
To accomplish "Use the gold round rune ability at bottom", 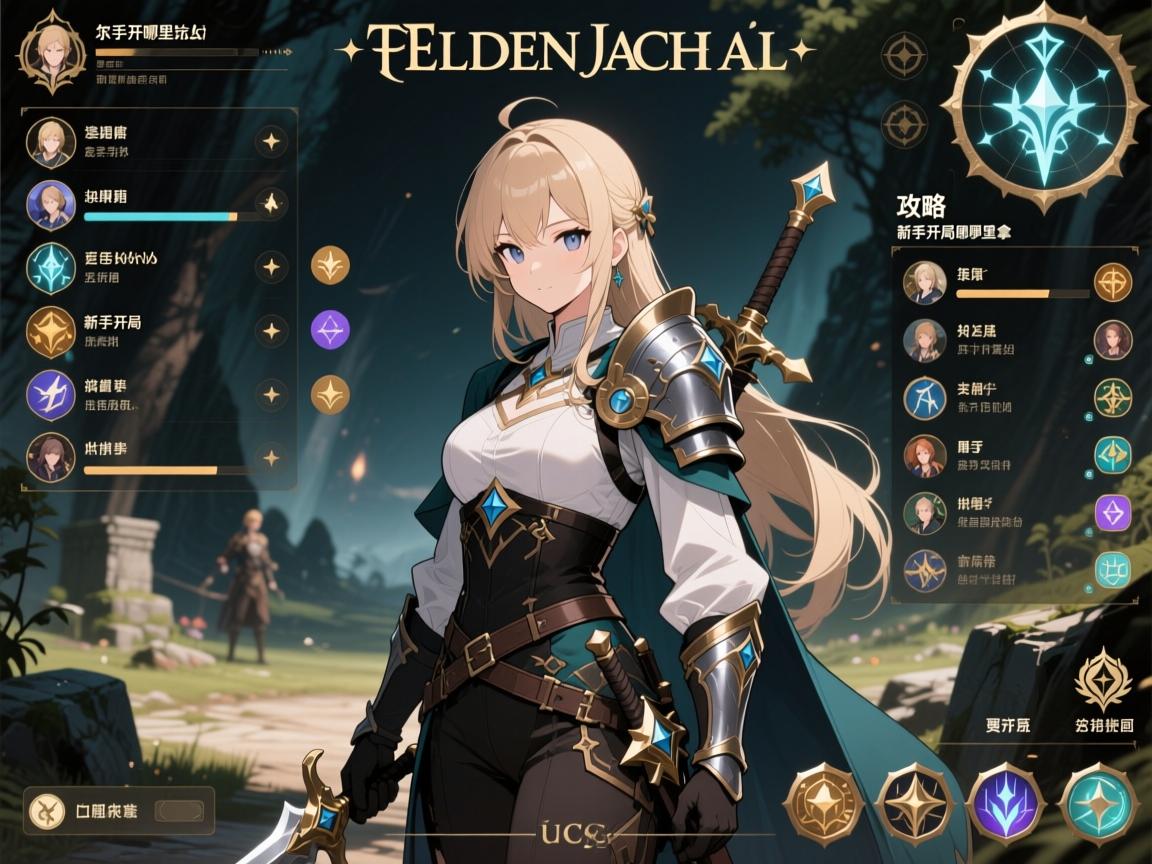I will point(823,803).
